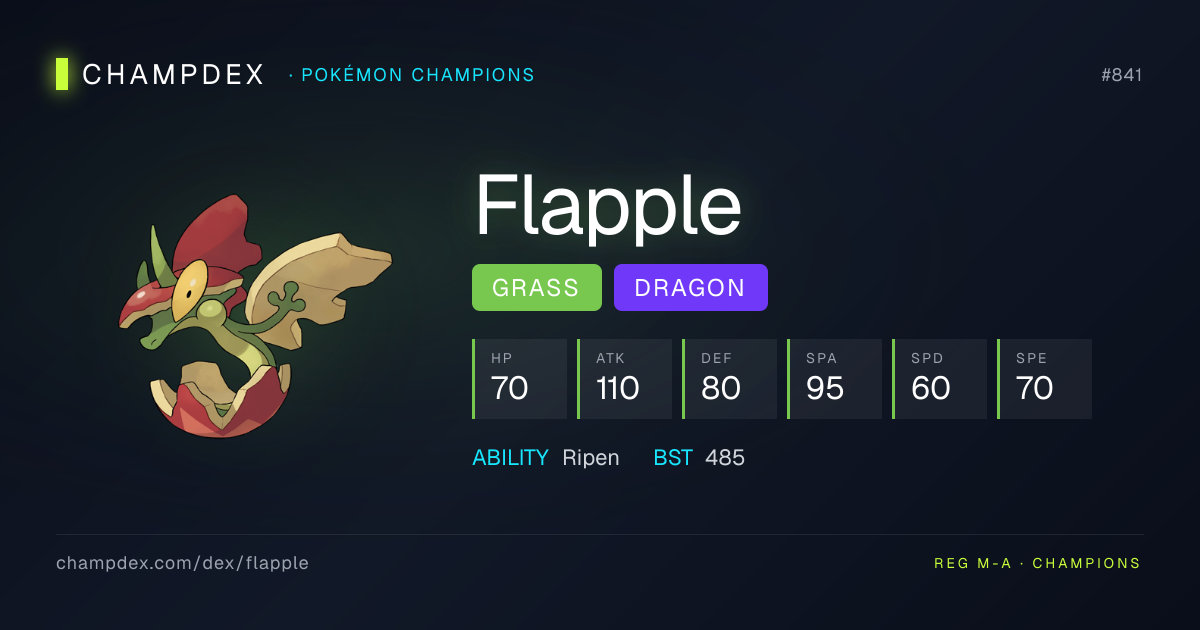Click the ChampDex logo
Image resolution: width=1200 pixels, height=630 pixels.
click(161, 74)
